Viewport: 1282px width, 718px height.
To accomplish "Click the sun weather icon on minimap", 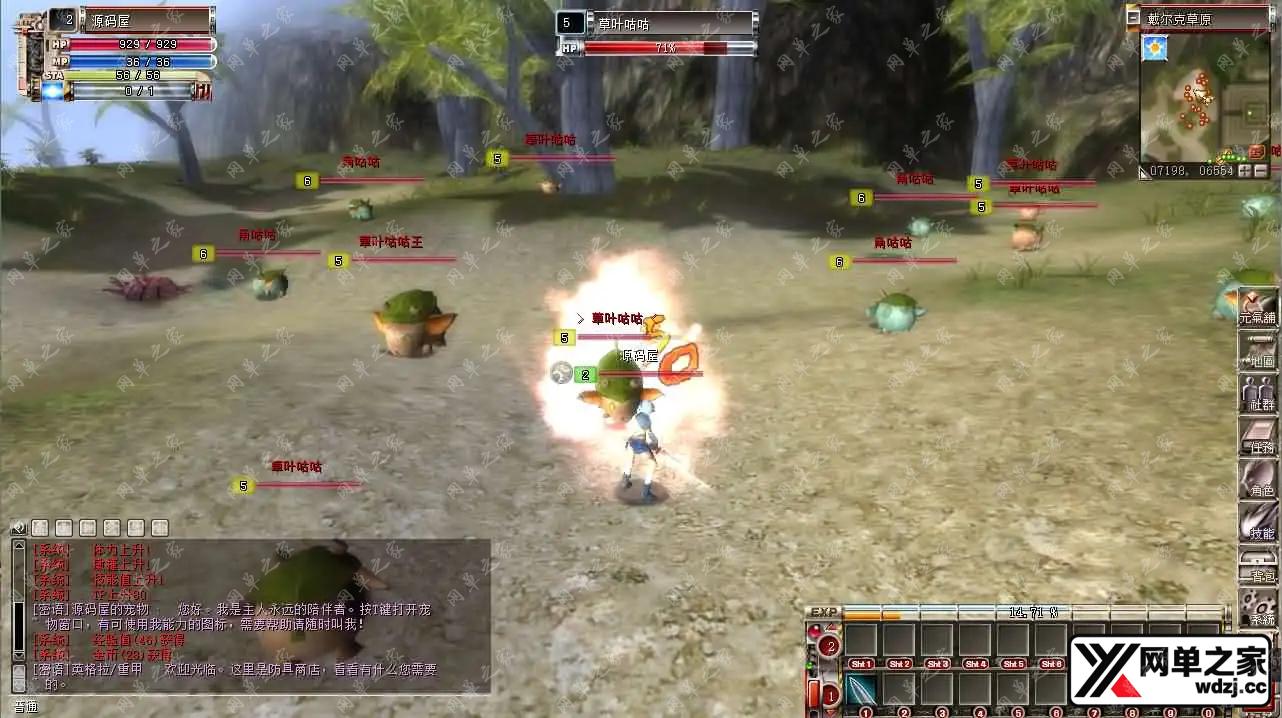I will tap(1156, 46).
